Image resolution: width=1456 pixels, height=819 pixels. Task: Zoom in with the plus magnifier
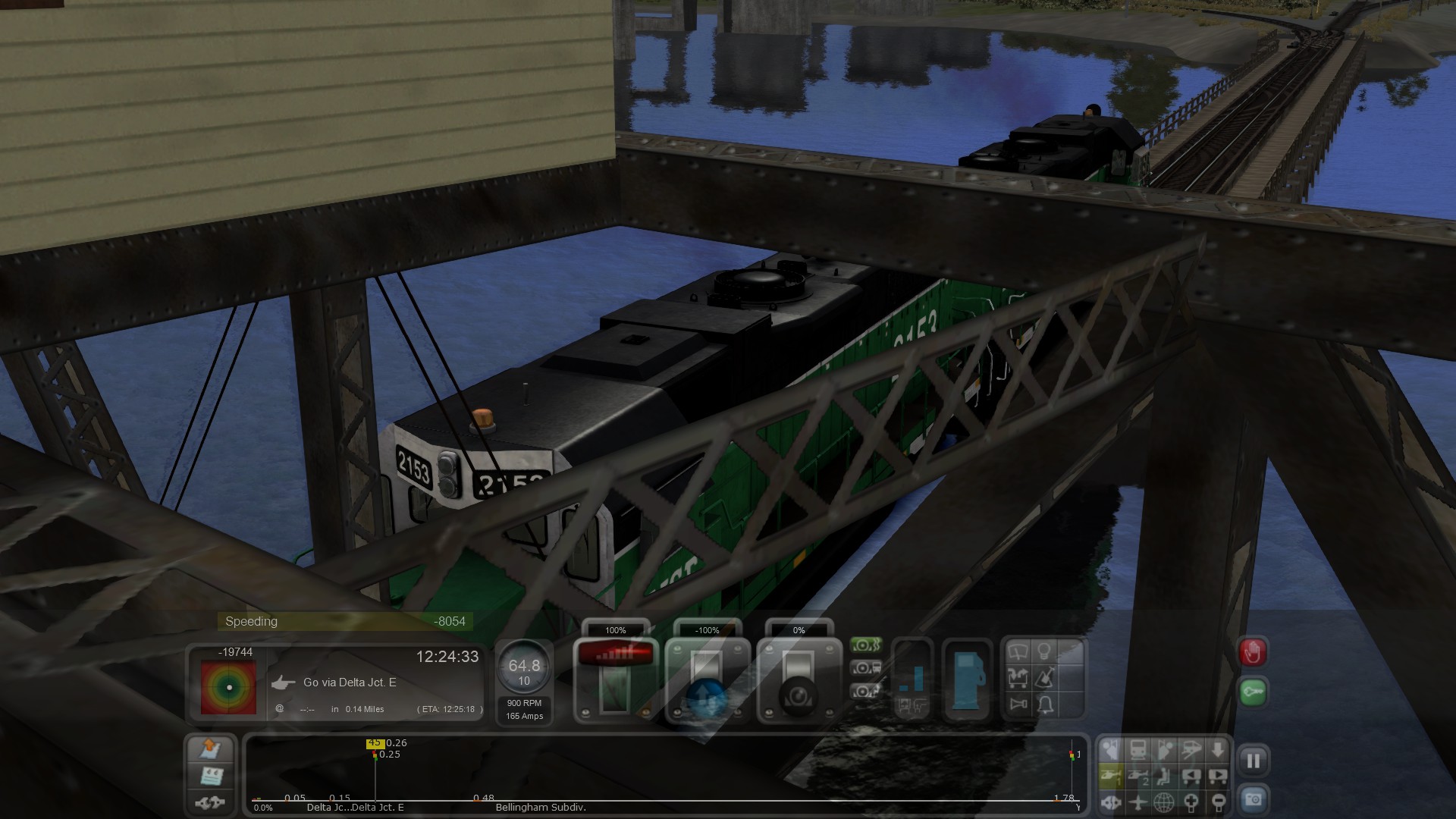click(x=1191, y=802)
